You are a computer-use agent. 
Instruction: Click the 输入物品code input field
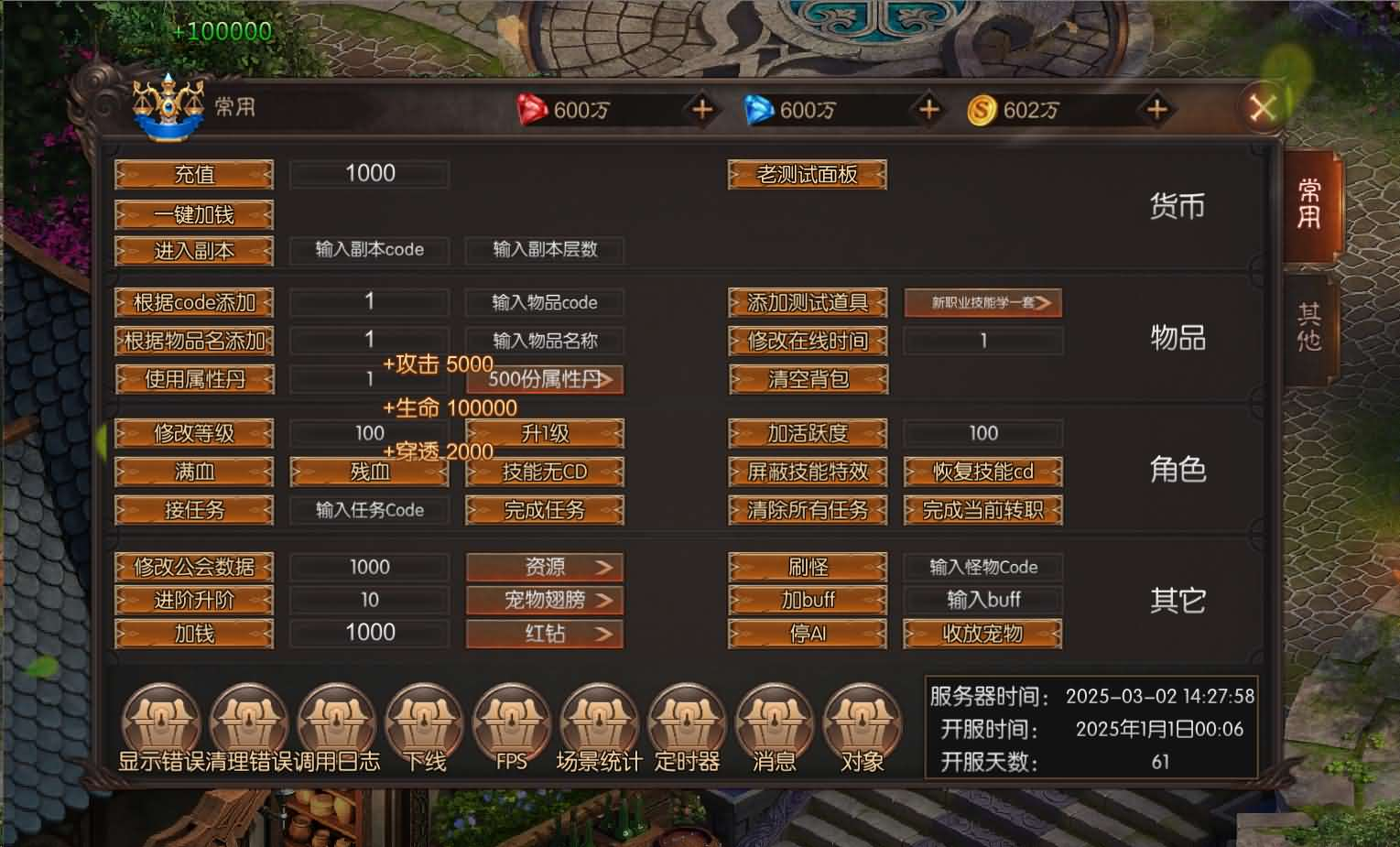tap(544, 302)
